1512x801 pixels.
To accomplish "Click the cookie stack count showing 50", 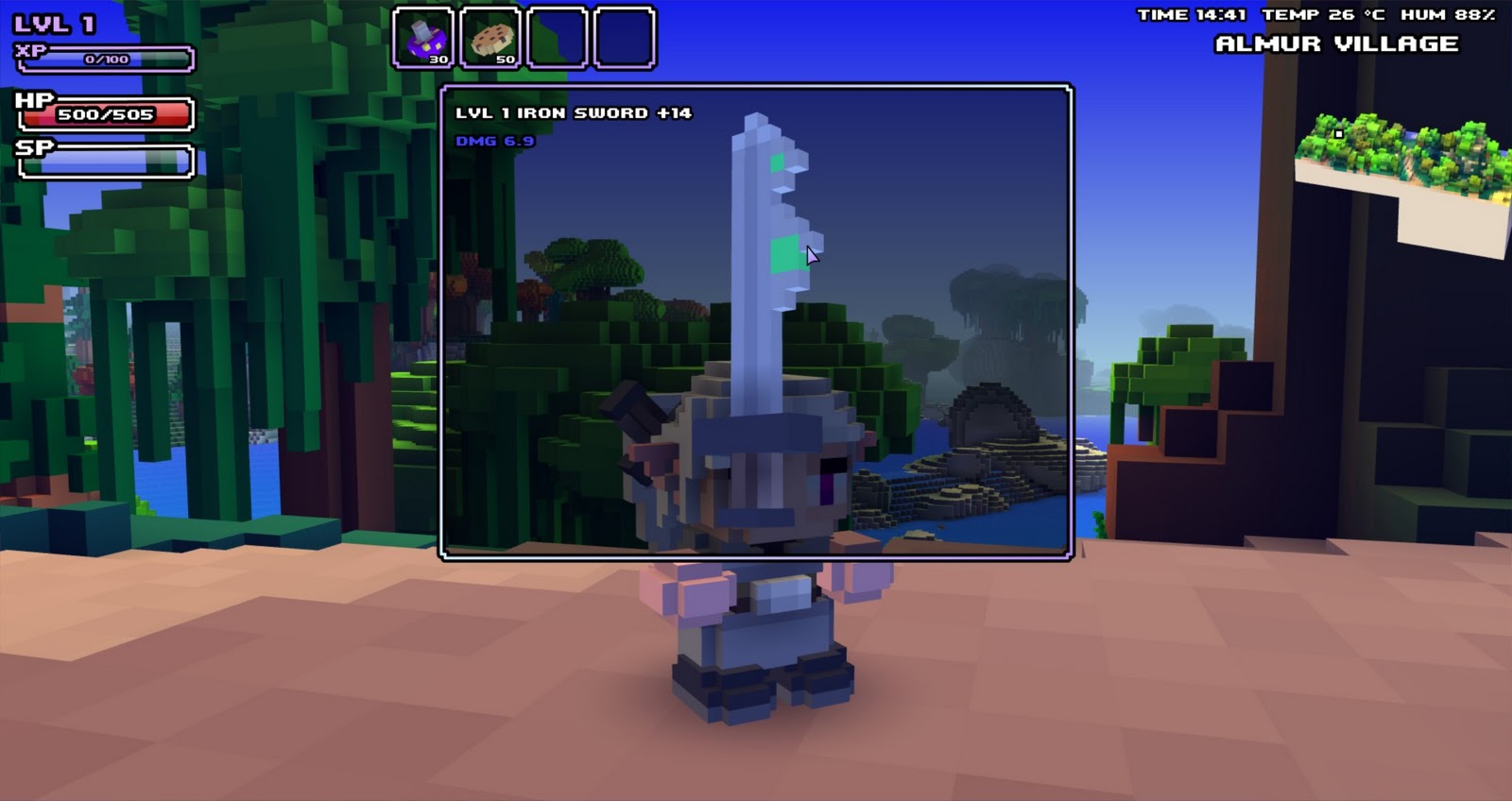I will (x=504, y=57).
